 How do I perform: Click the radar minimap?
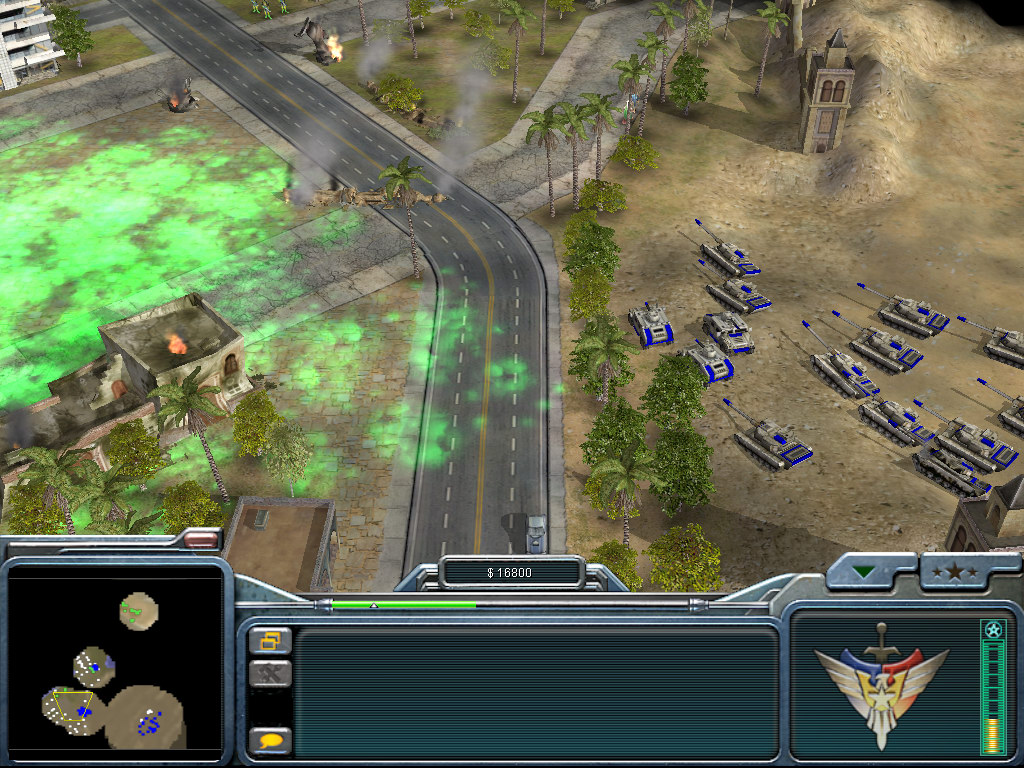coord(114,662)
